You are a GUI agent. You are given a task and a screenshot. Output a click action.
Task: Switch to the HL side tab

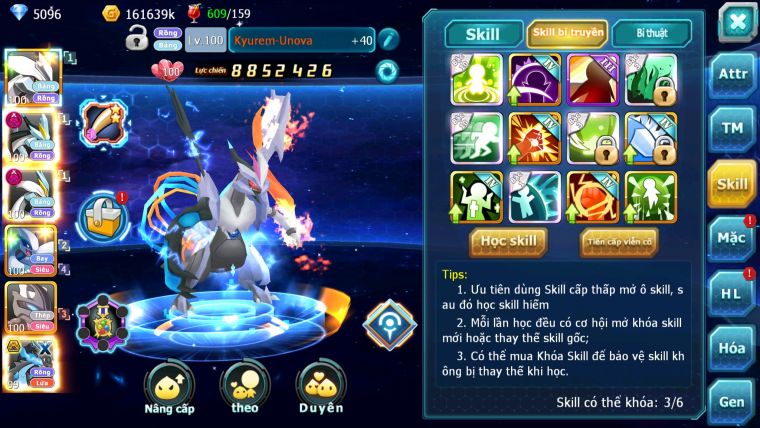pos(732,294)
